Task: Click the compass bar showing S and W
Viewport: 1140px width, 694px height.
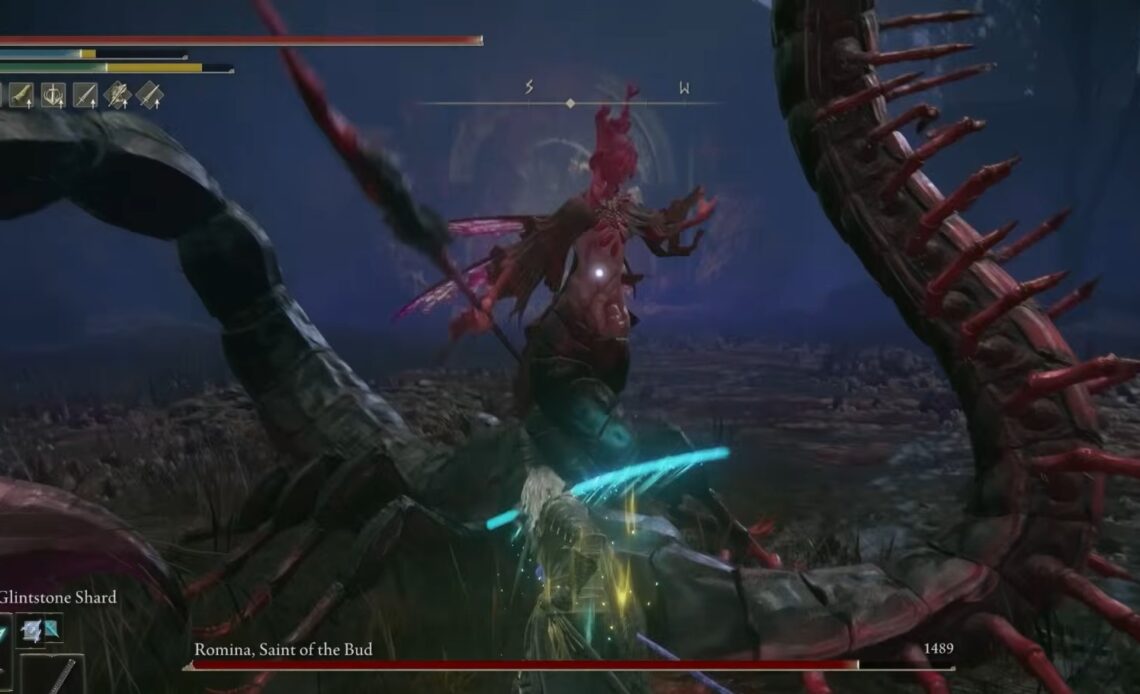Action: coord(570,102)
